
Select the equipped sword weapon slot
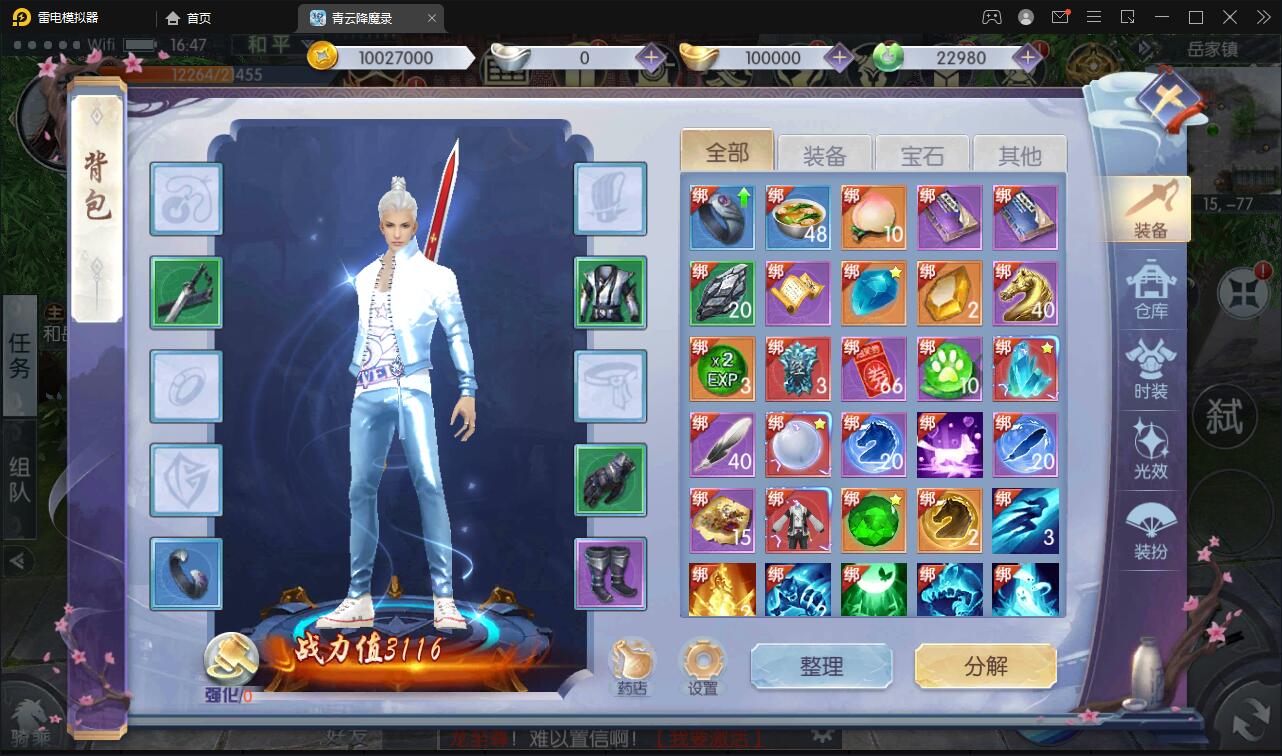coord(186,294)
